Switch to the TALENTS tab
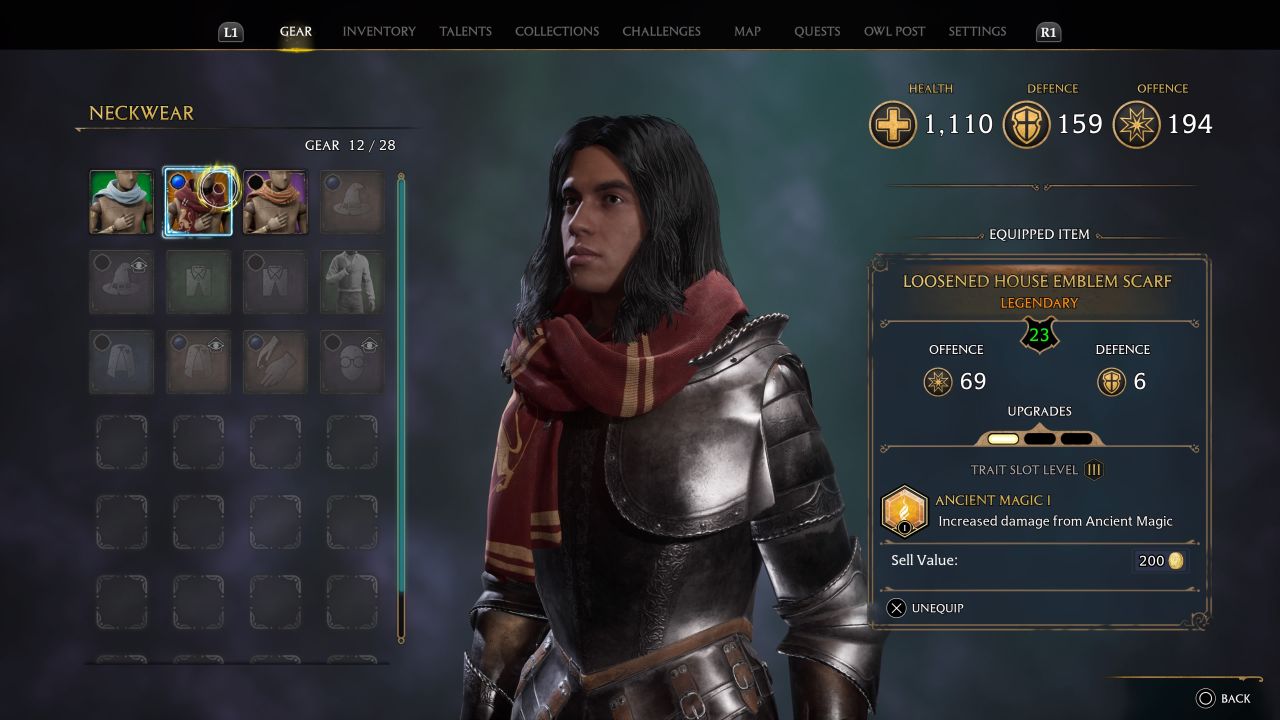 coord(465,31)
